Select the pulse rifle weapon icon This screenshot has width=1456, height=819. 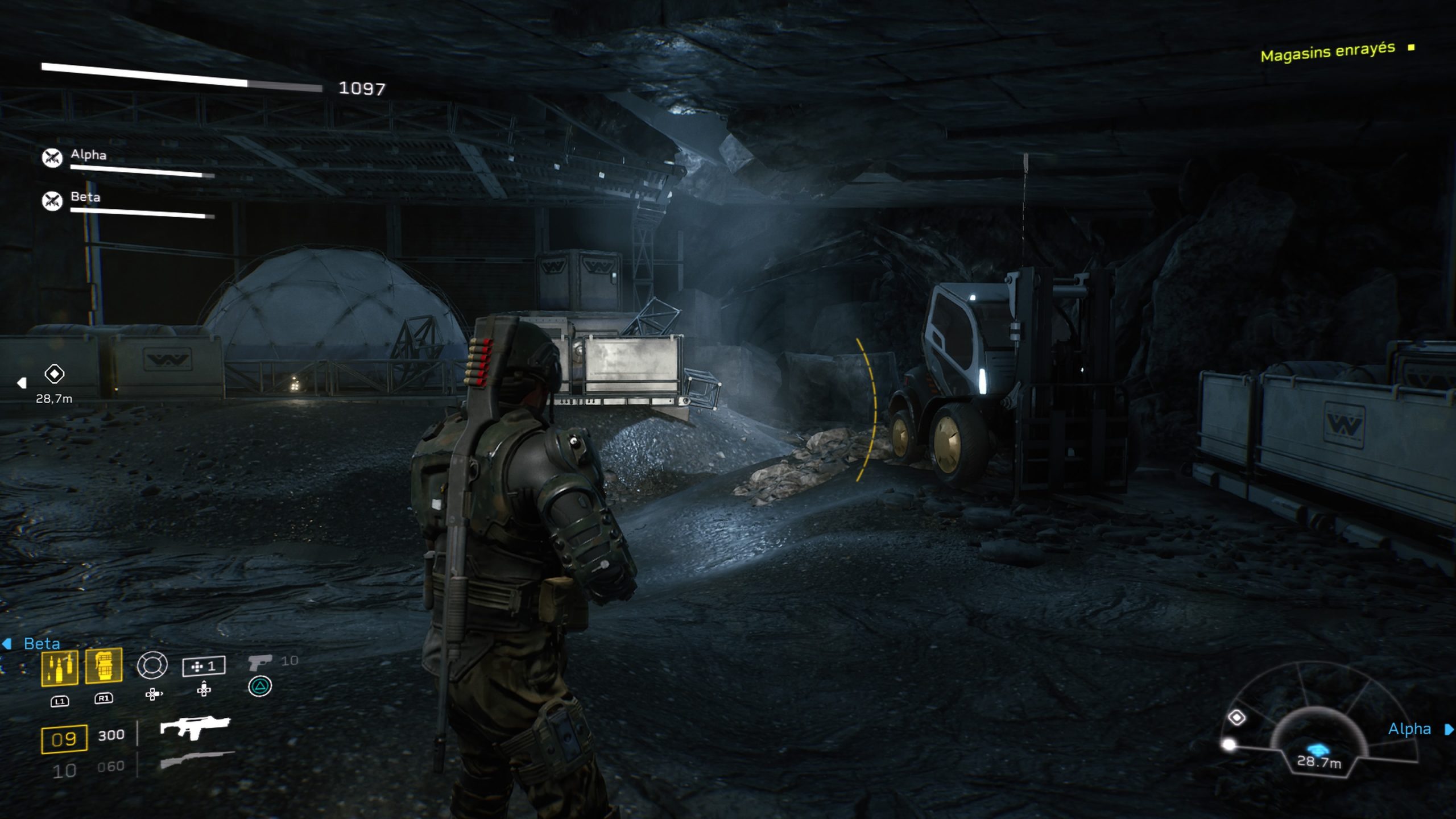coord(195,727)
